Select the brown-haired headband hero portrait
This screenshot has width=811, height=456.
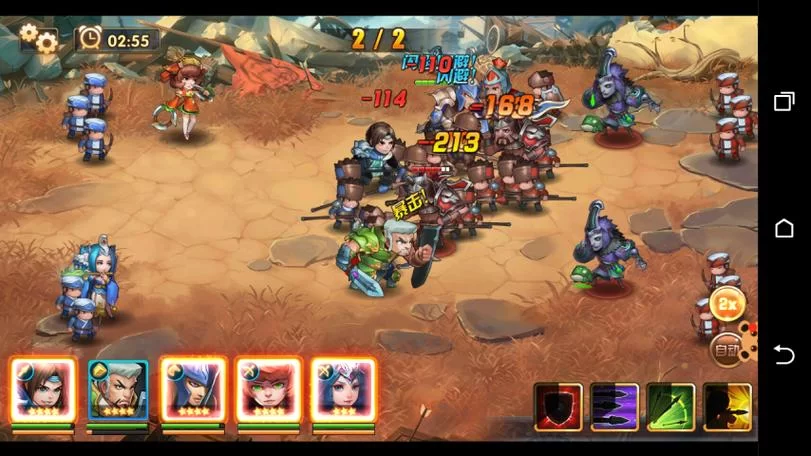(43, 390)
